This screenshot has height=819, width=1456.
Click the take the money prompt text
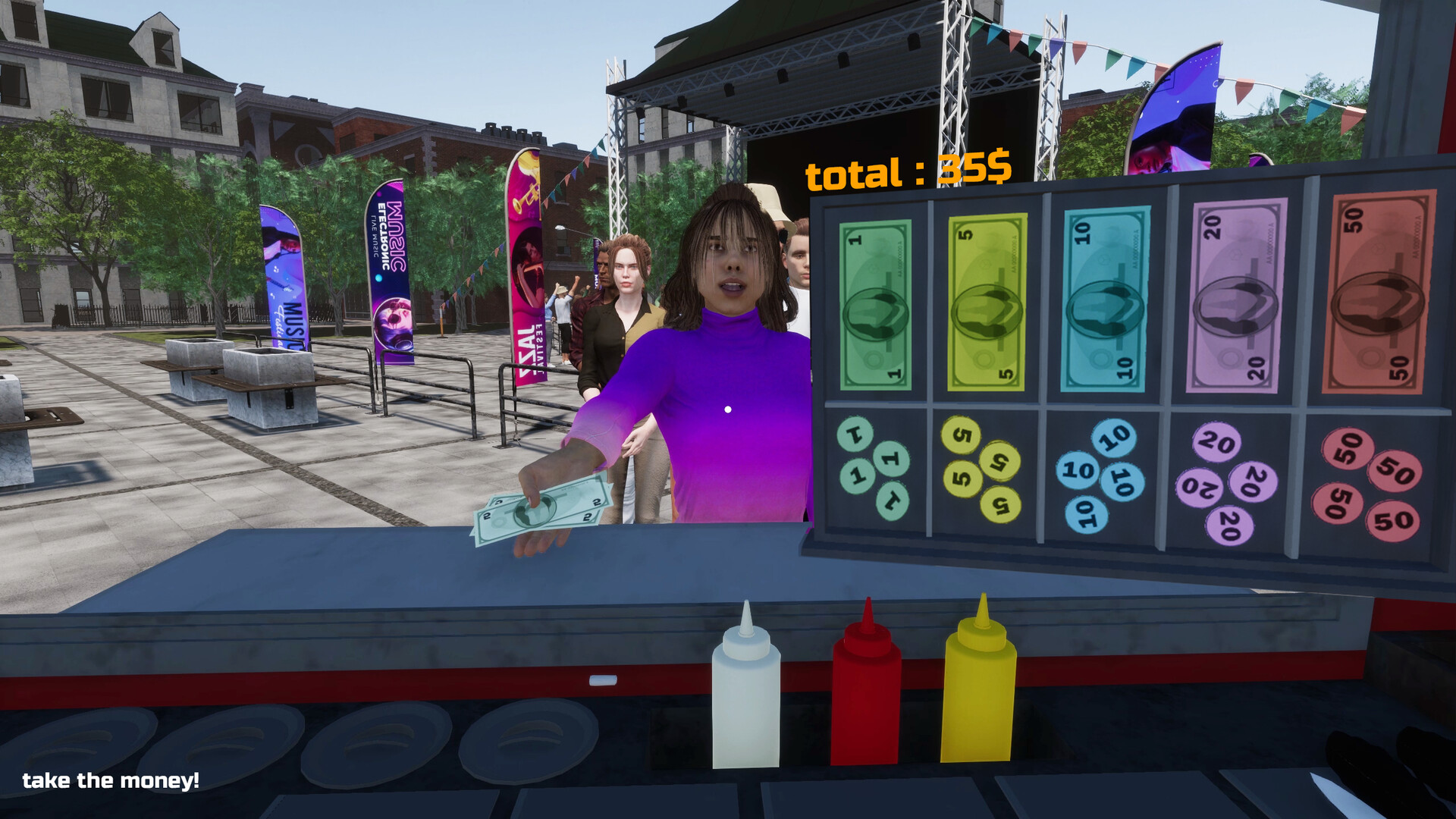click(111, 780)
